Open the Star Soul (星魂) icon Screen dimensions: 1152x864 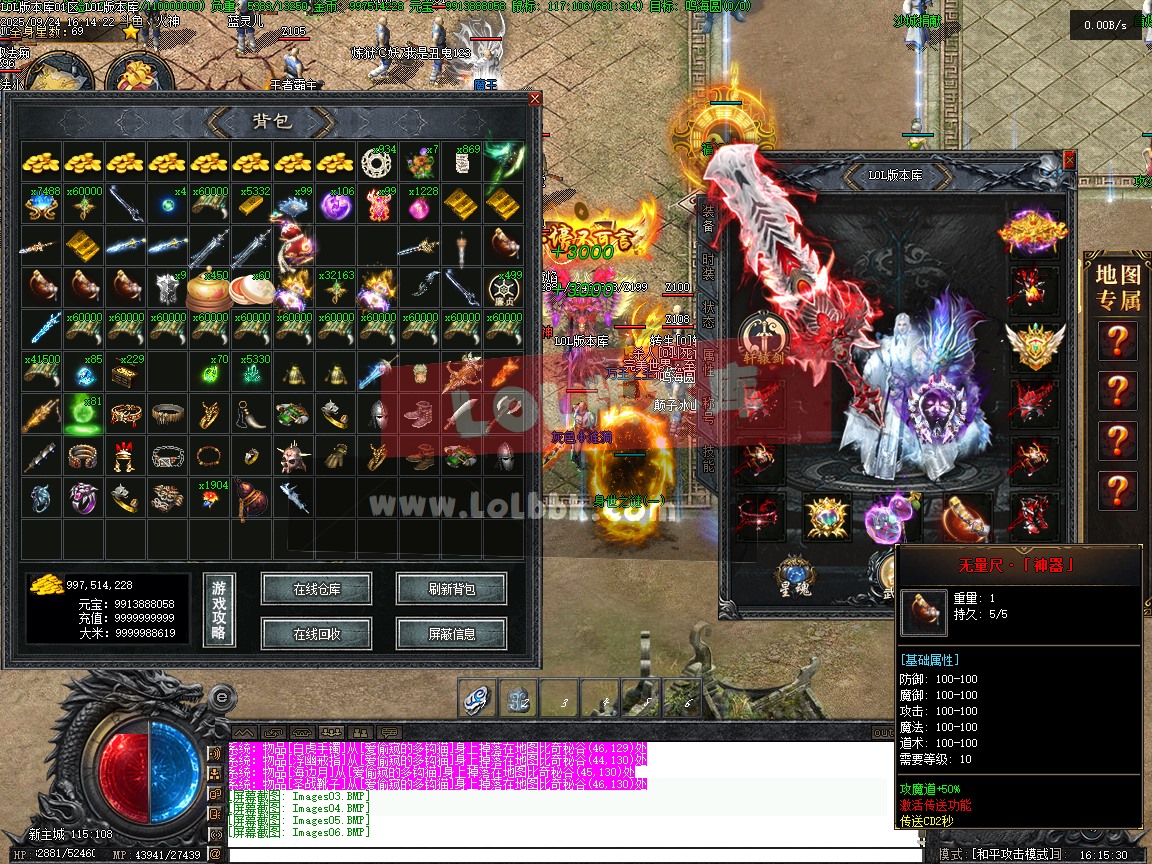click(794, 577)
